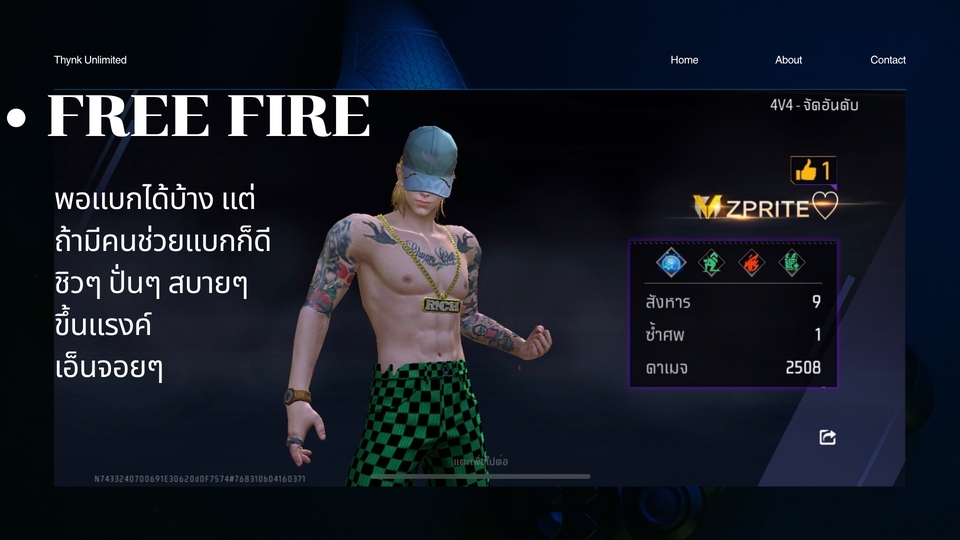Open the Contact page link
Screen dimensions: 960x540
point(887,60)
